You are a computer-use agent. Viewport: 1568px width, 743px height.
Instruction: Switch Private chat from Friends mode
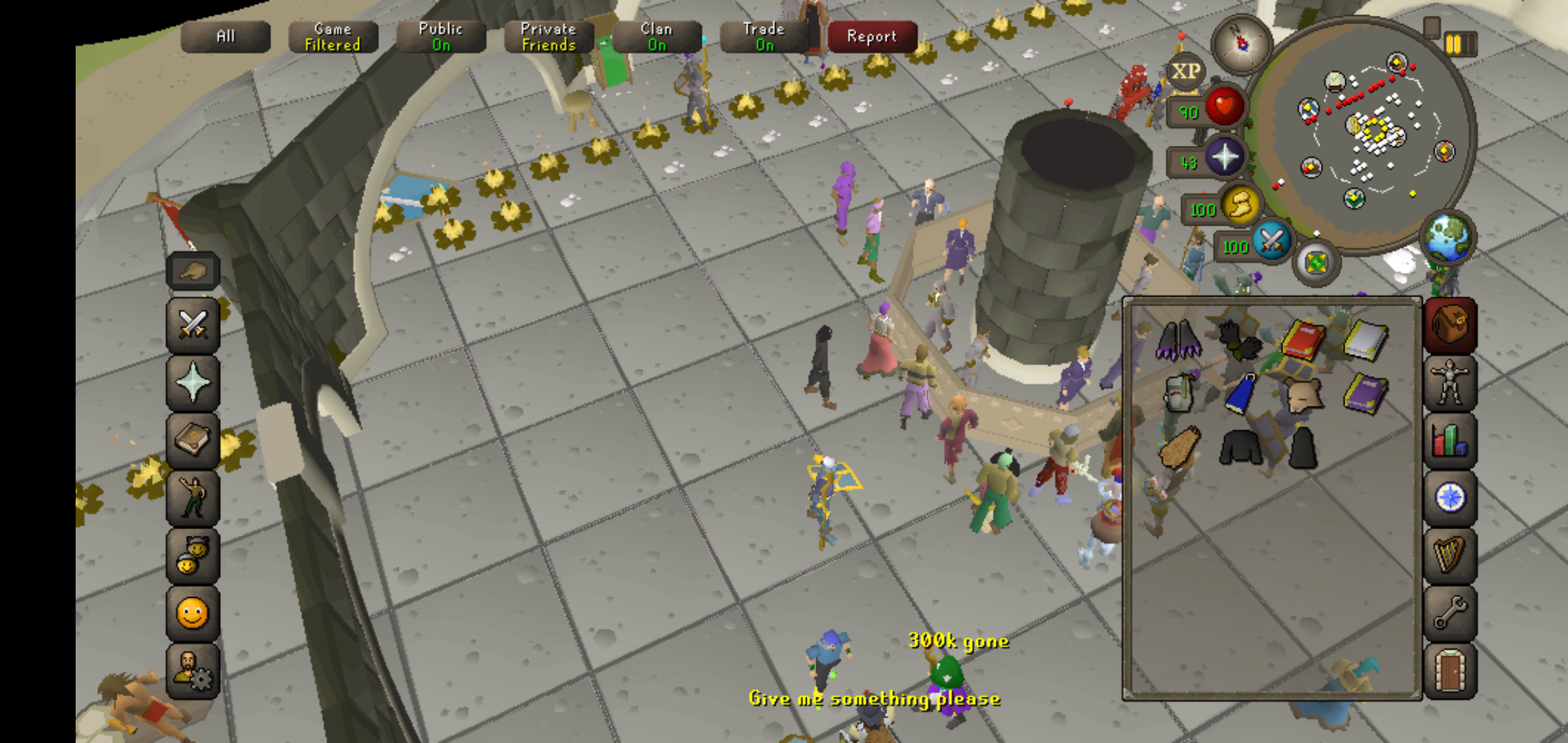(547, 36)
